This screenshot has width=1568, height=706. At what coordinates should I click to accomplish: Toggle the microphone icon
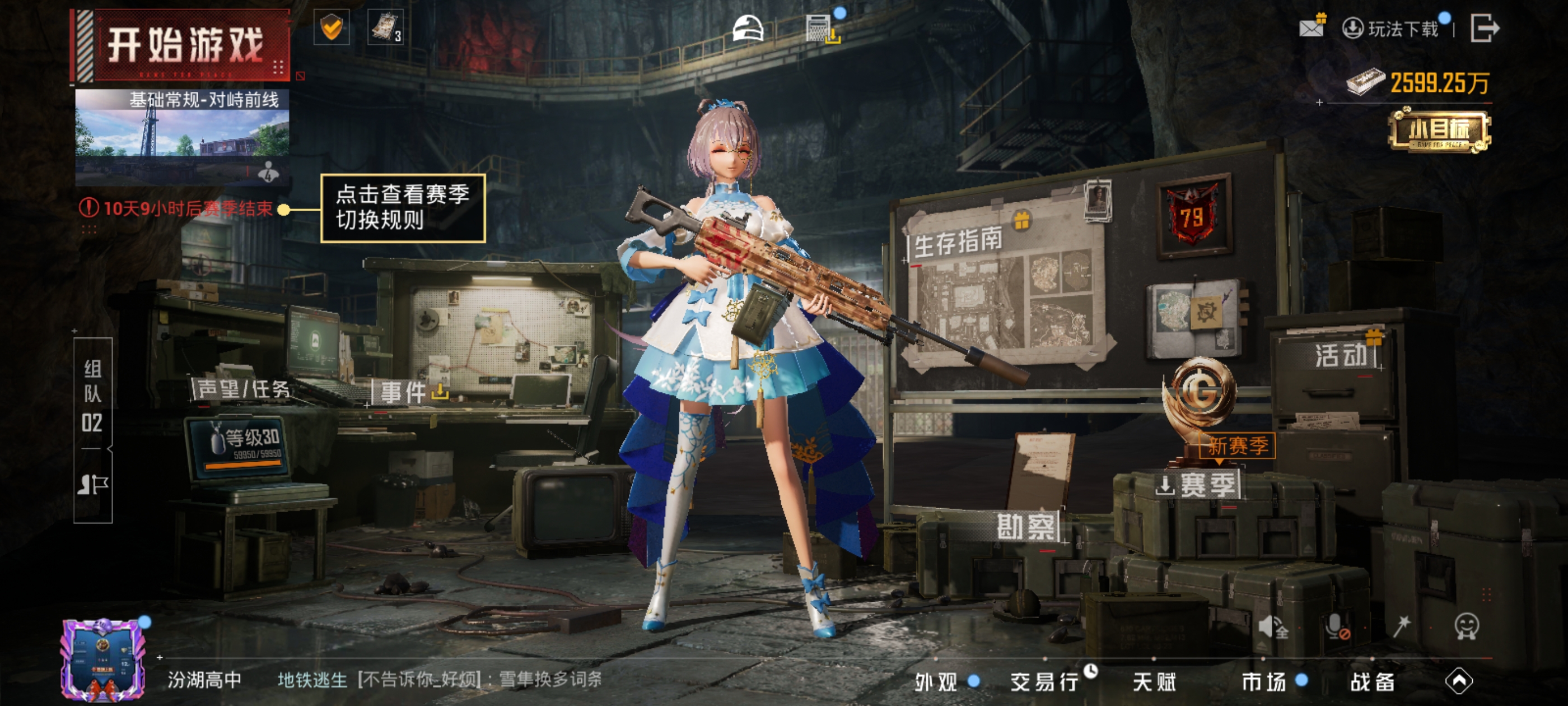click(x=1337, y=625)
